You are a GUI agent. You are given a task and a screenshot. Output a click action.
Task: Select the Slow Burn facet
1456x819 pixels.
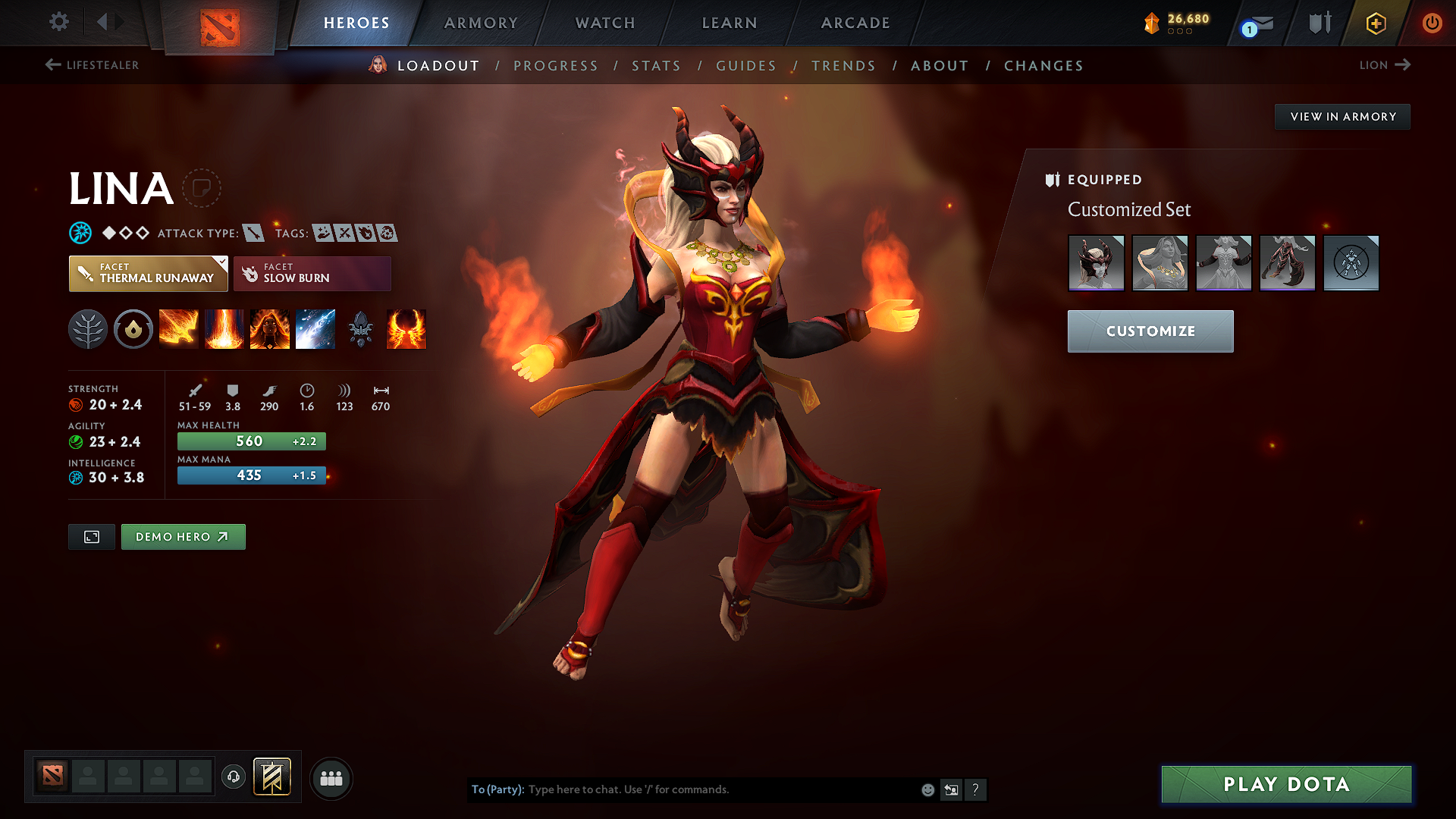(x=312, y=273)
